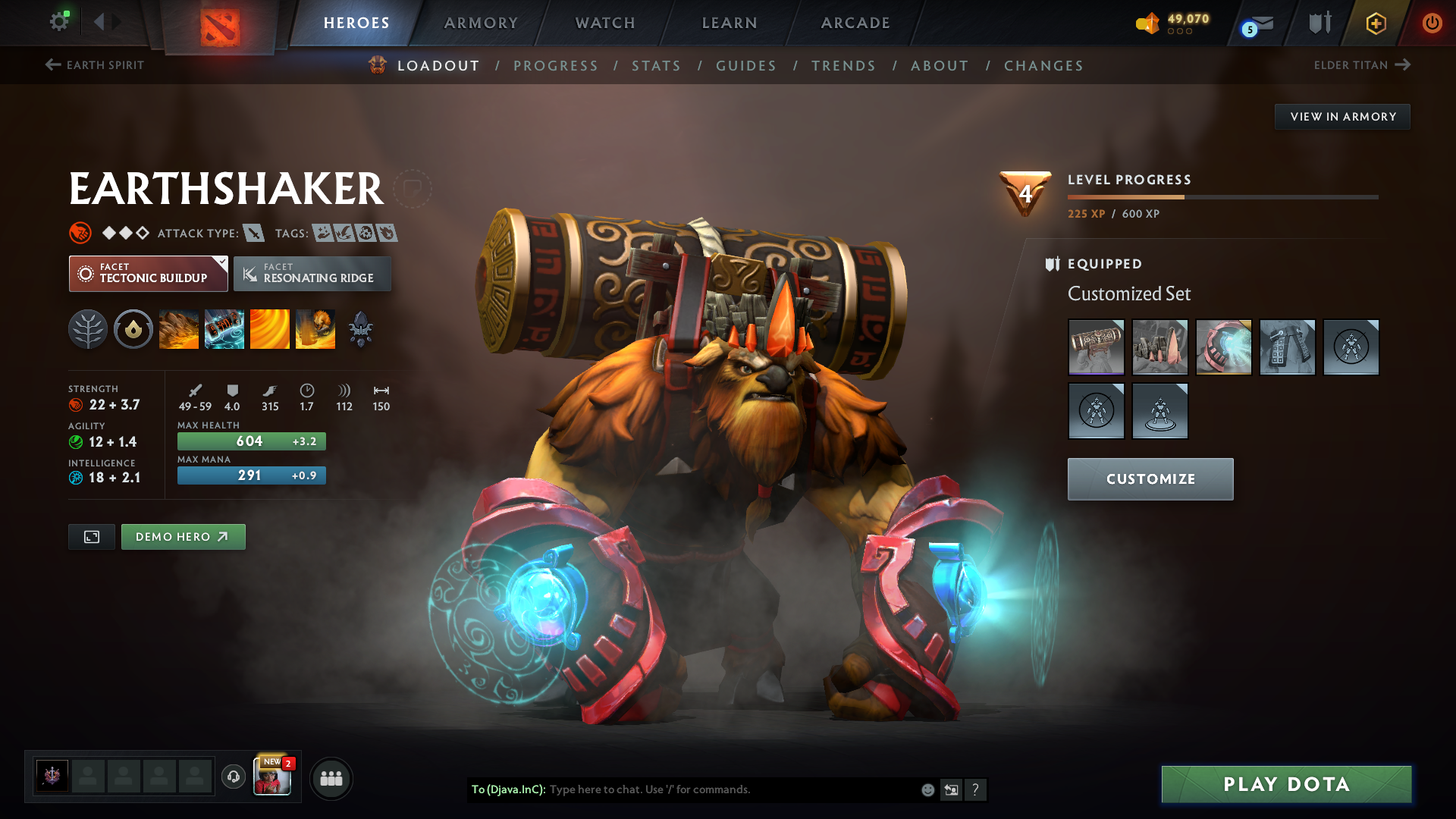Click the red power quit button
The width and height of the screenshot is (1456, 819).
tap(1432, 23)
